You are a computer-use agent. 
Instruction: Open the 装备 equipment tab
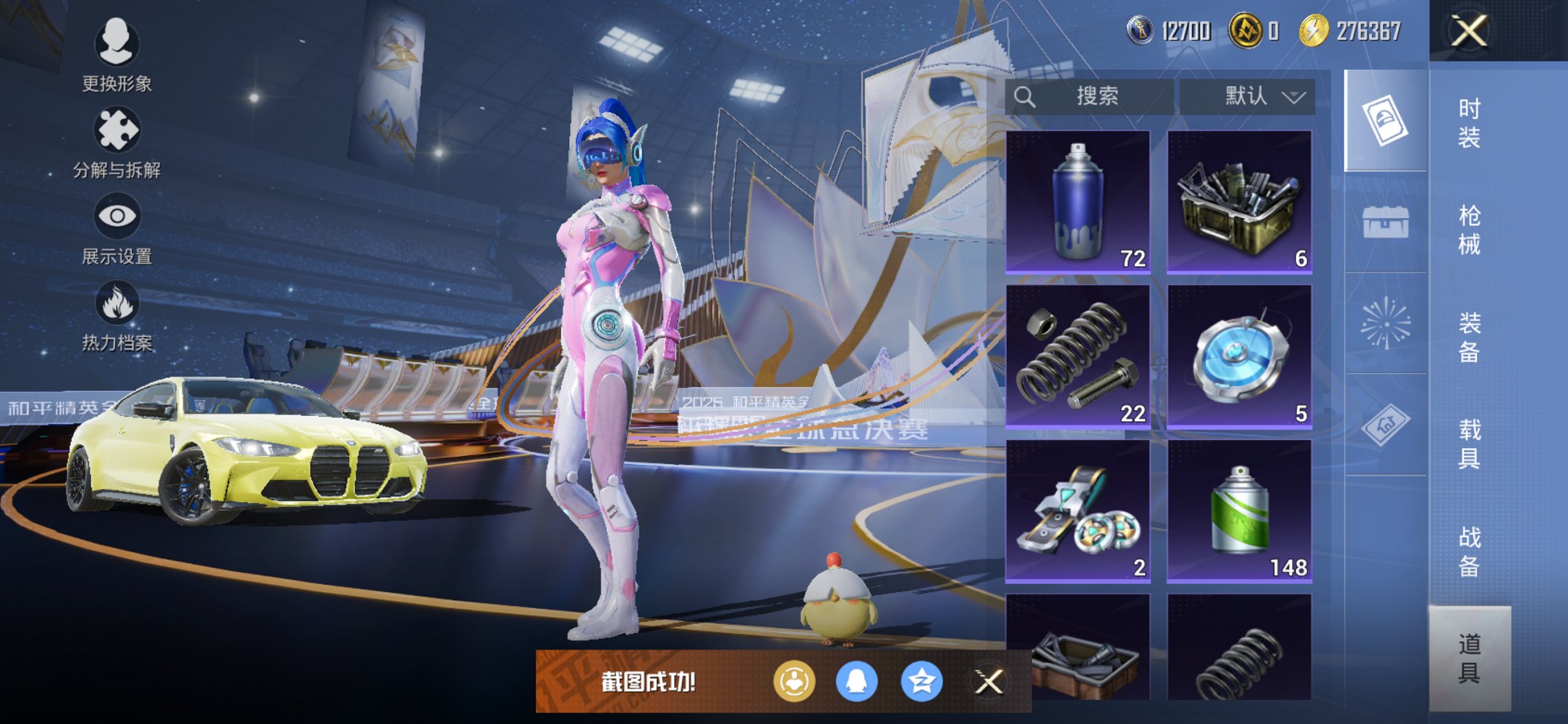click(x=1469, y=337)
